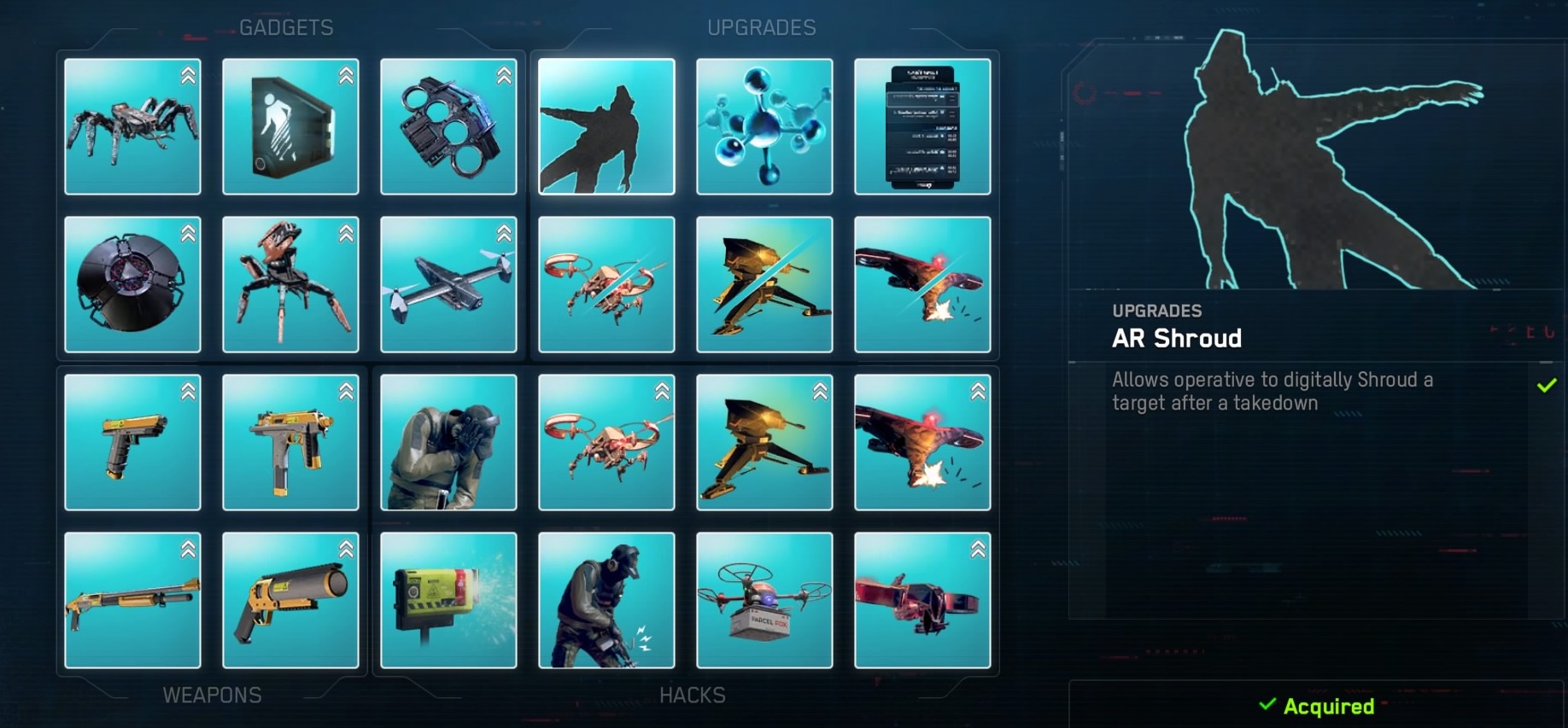Click the AR Shroud silhouette upgrade tile
1568x728 pixels.
[606, 126]
